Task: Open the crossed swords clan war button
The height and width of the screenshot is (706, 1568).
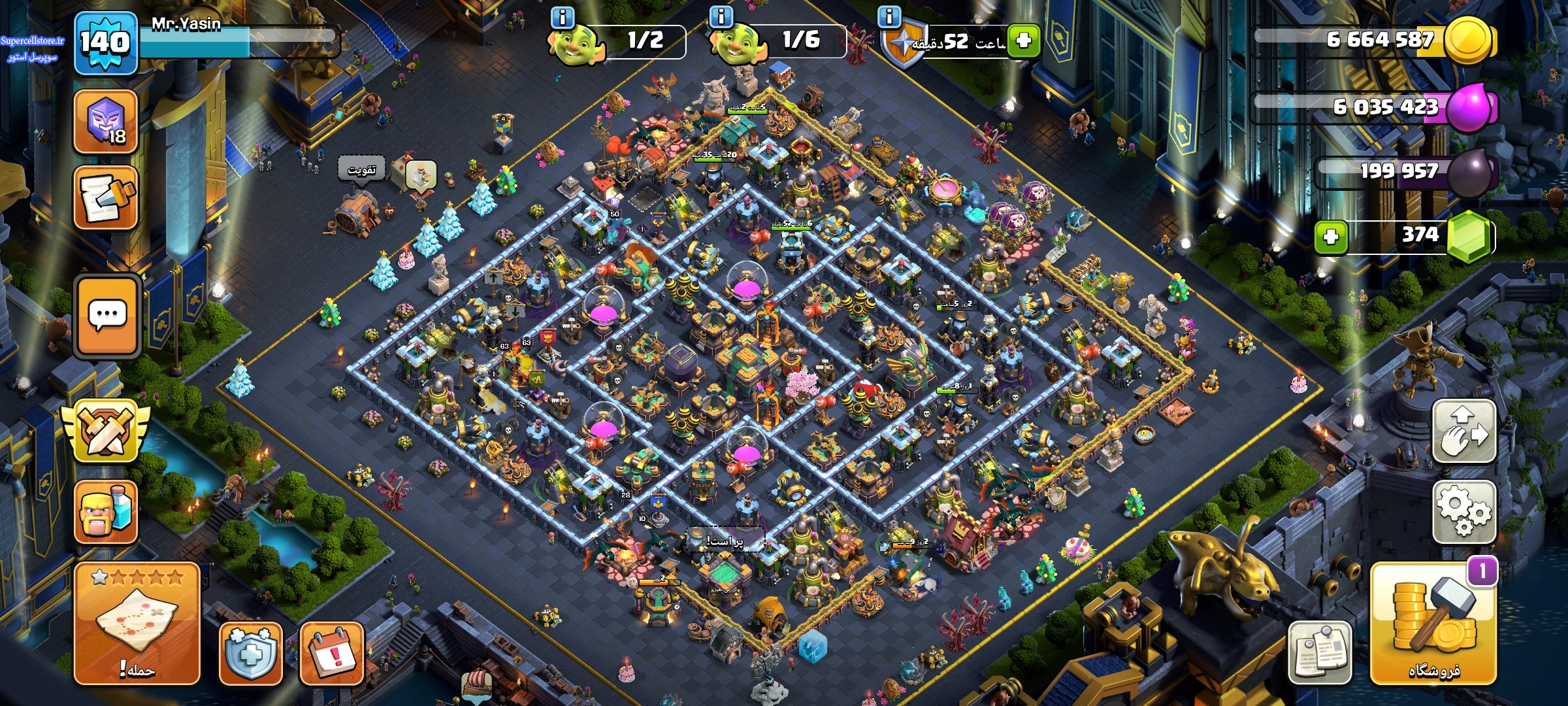Action: tap(105, 431)
